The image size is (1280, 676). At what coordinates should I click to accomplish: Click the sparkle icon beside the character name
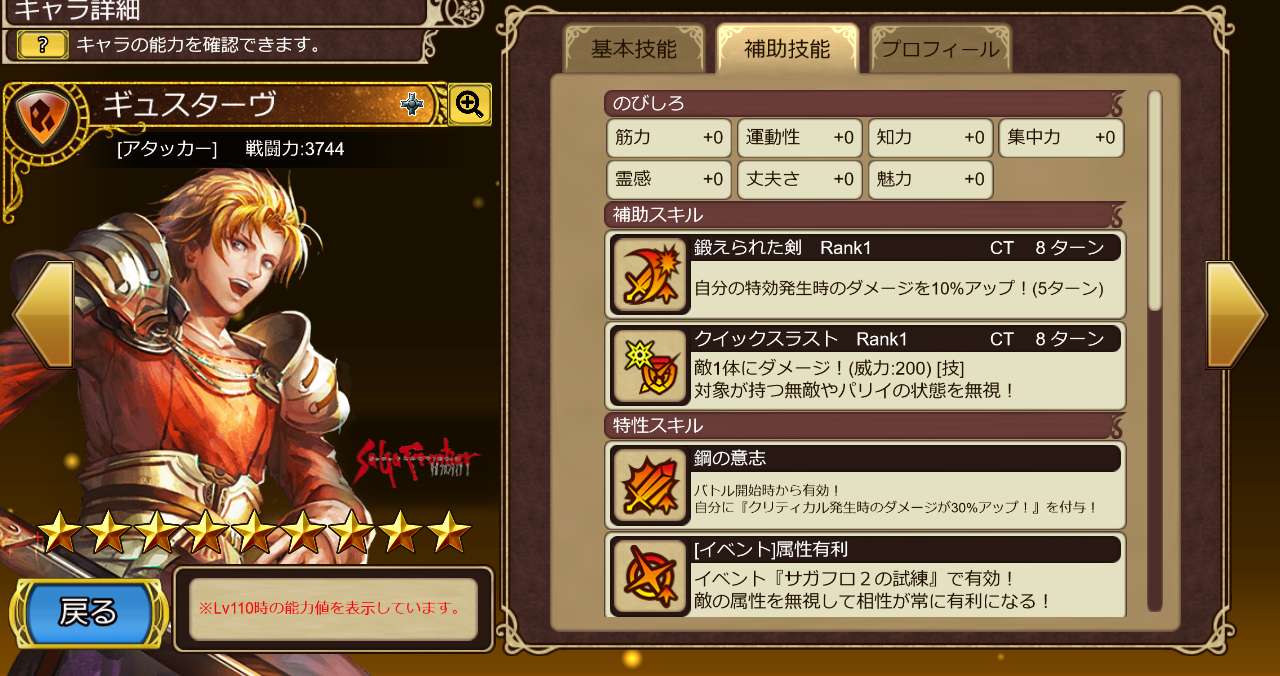[412, 104]
